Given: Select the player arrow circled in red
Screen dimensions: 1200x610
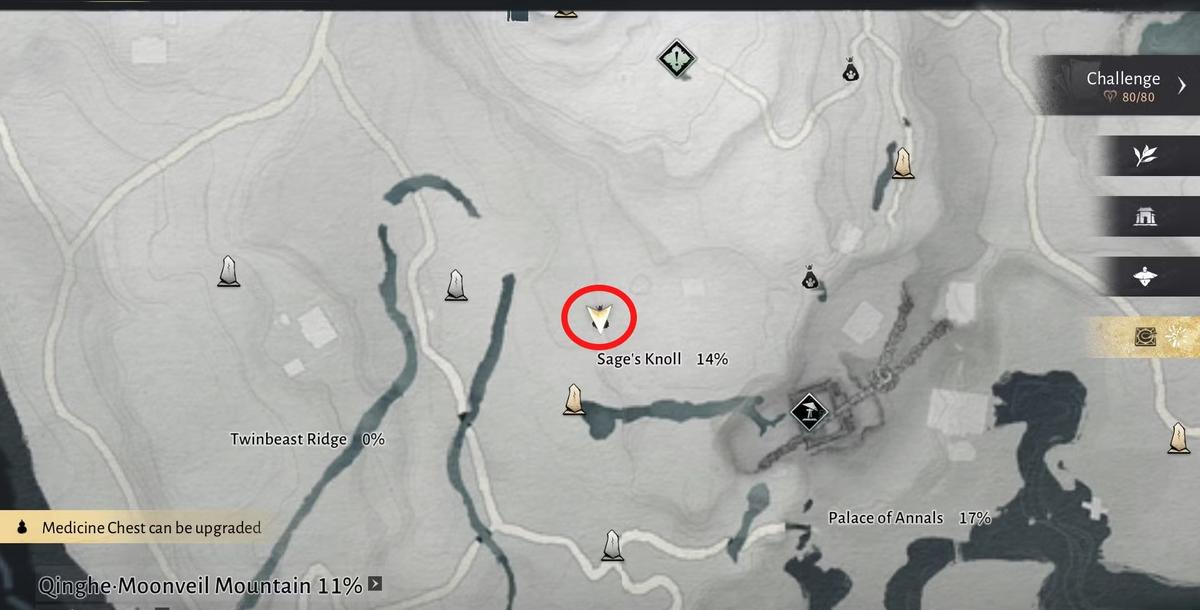Looking at the screenshot, I should [599, 318].
